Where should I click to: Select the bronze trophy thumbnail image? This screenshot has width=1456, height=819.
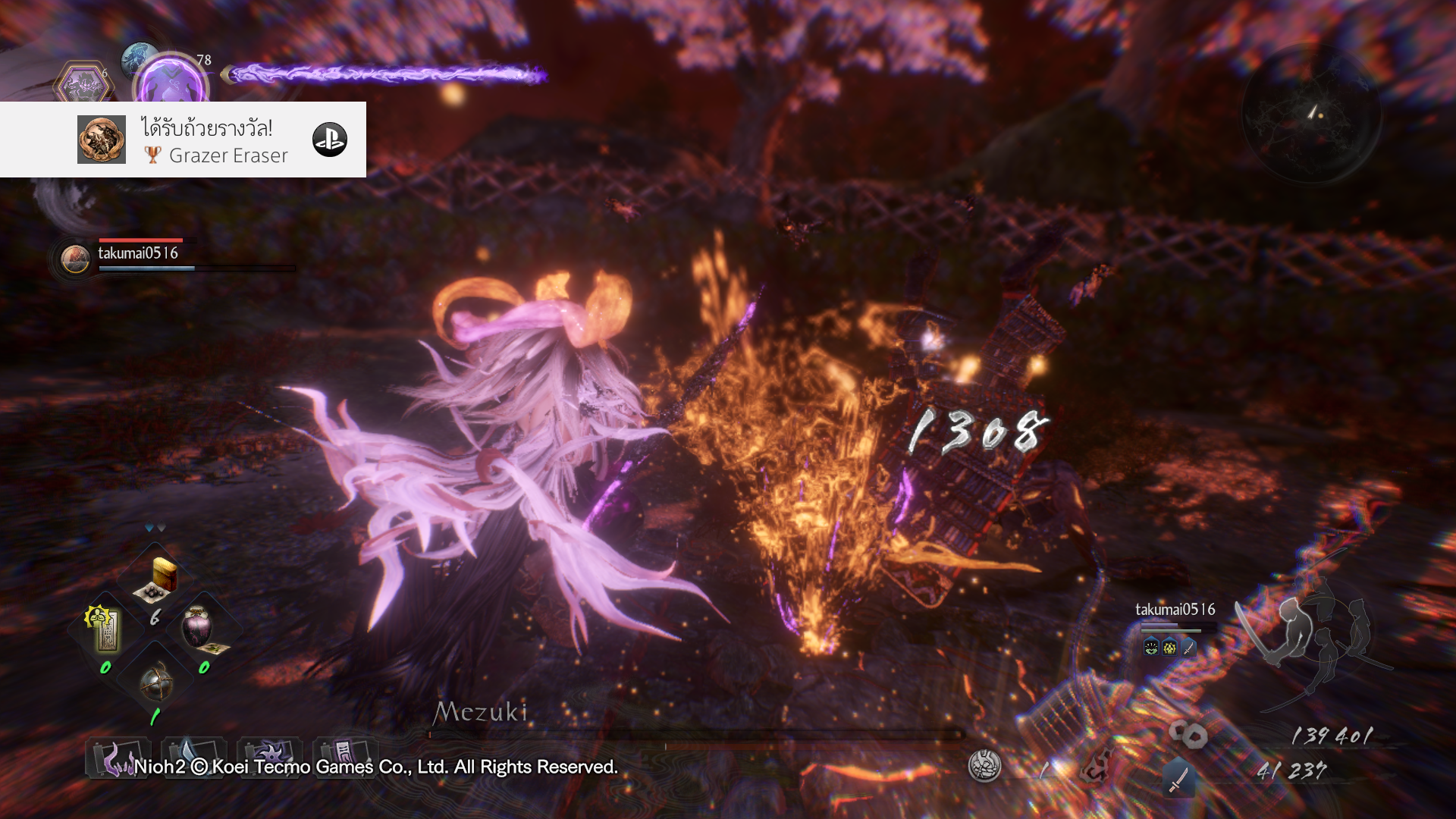(102, 140)
